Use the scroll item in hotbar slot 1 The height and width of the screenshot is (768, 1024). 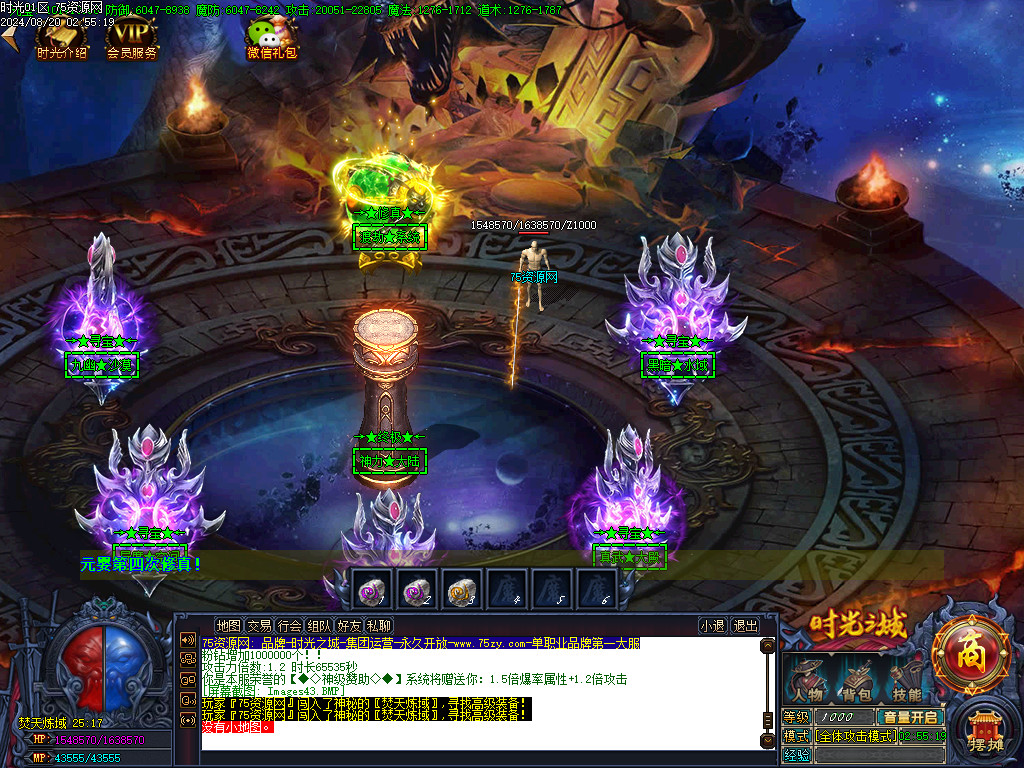click(x=372, y=590)
